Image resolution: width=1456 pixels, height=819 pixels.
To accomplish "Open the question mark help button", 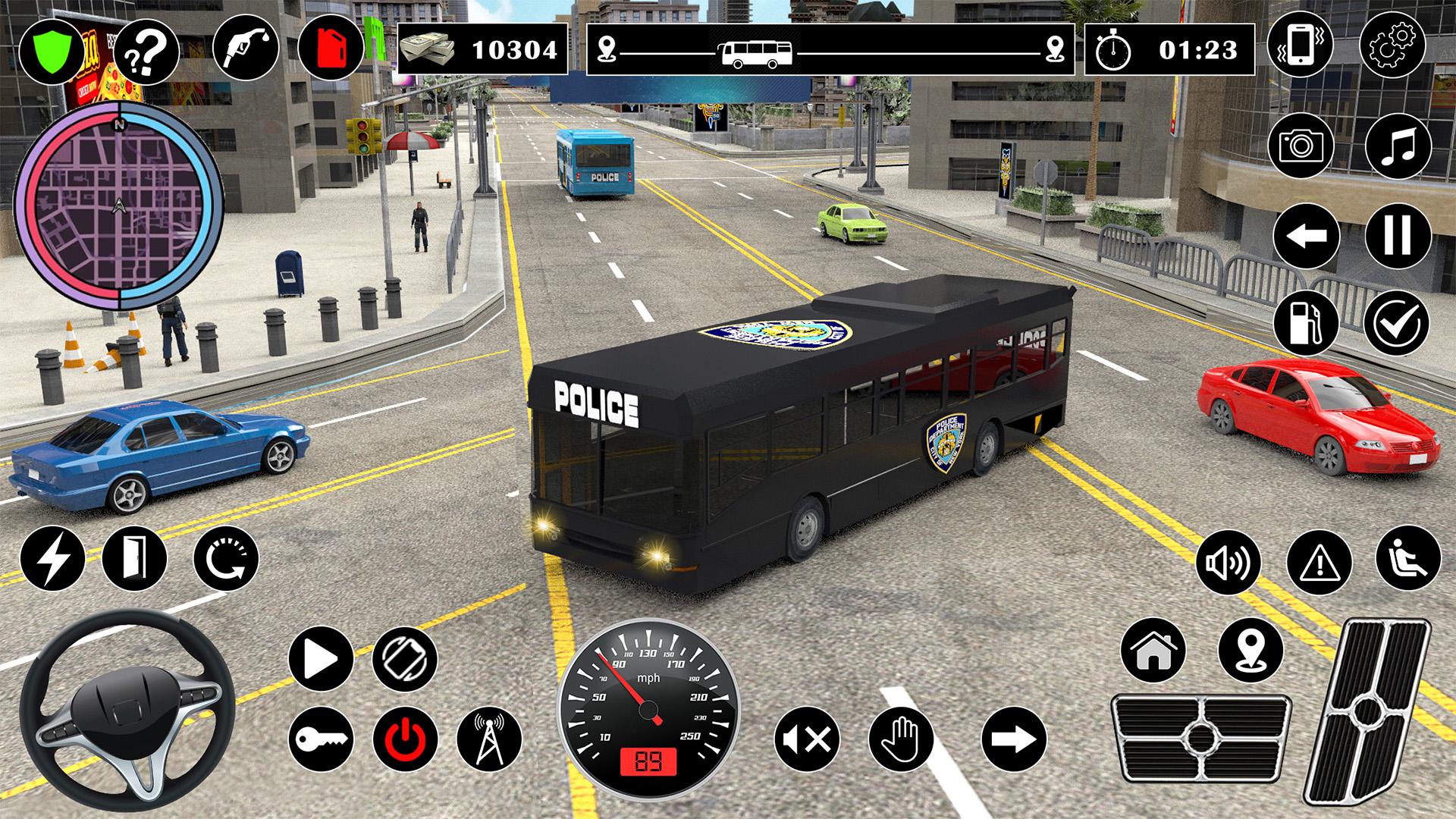I will click(x=146, y=51).
